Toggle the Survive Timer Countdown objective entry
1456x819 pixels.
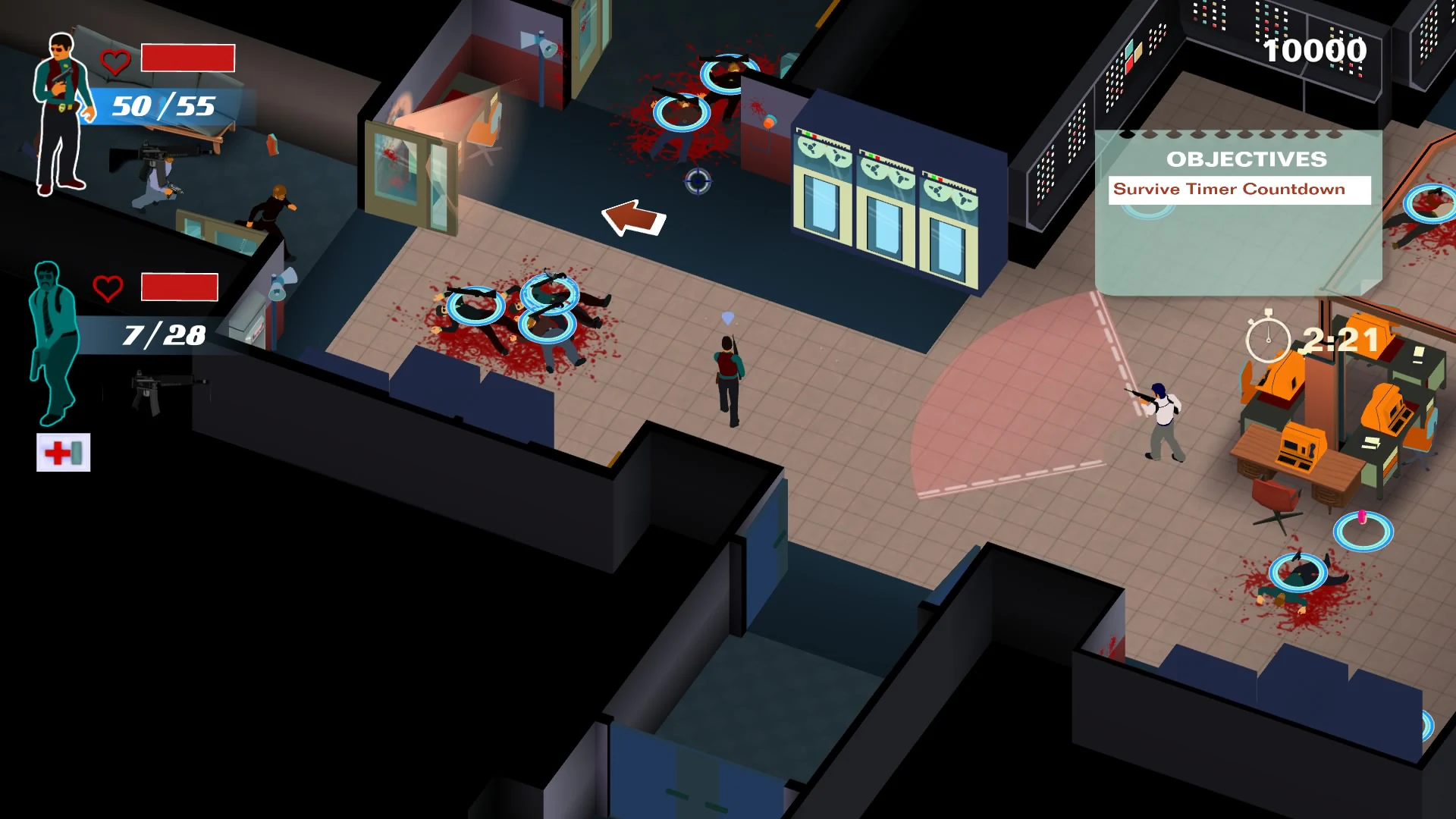[1241, 189]
